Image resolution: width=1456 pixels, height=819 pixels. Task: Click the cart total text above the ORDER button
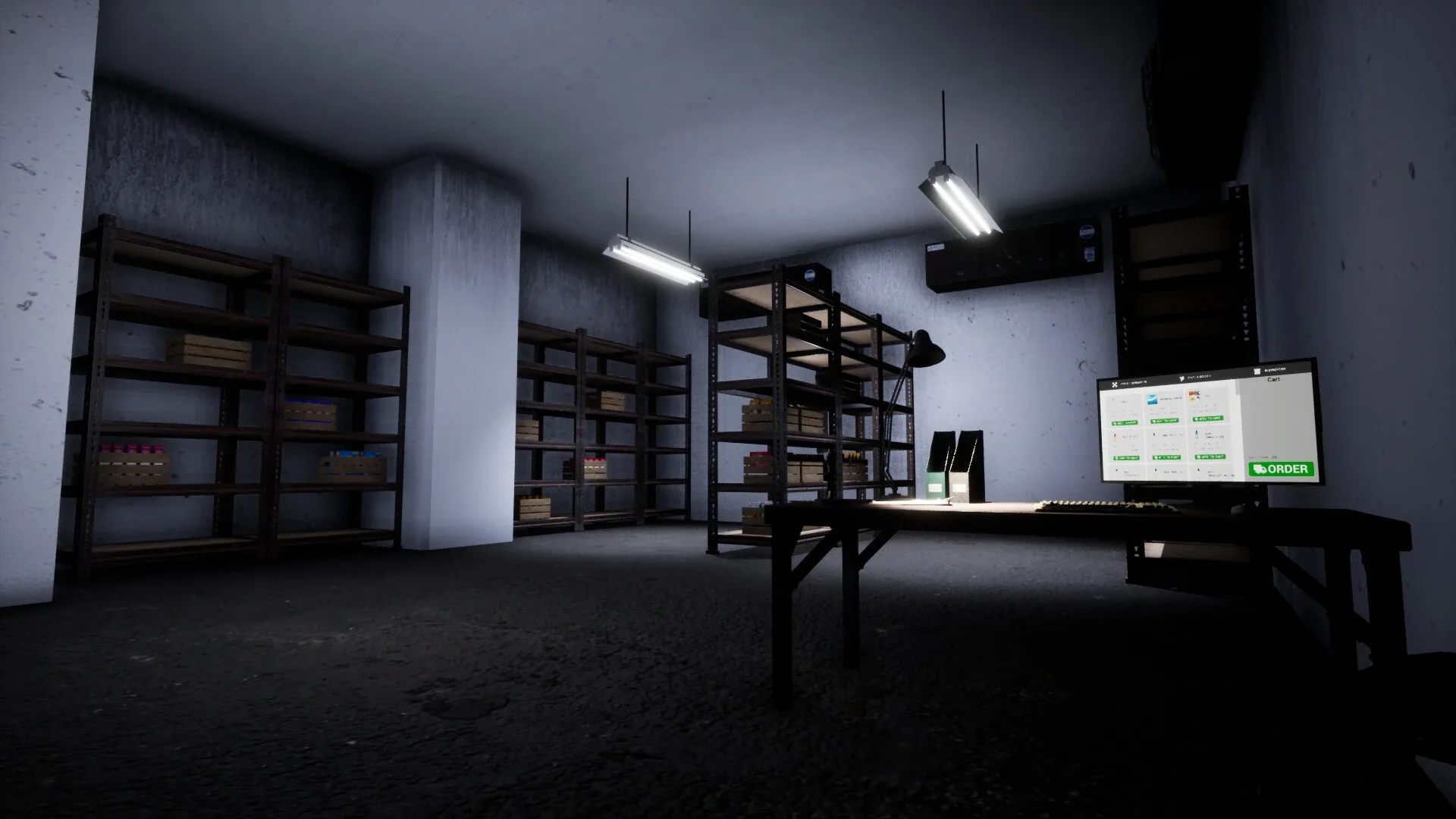click(x=1263, y=457)
